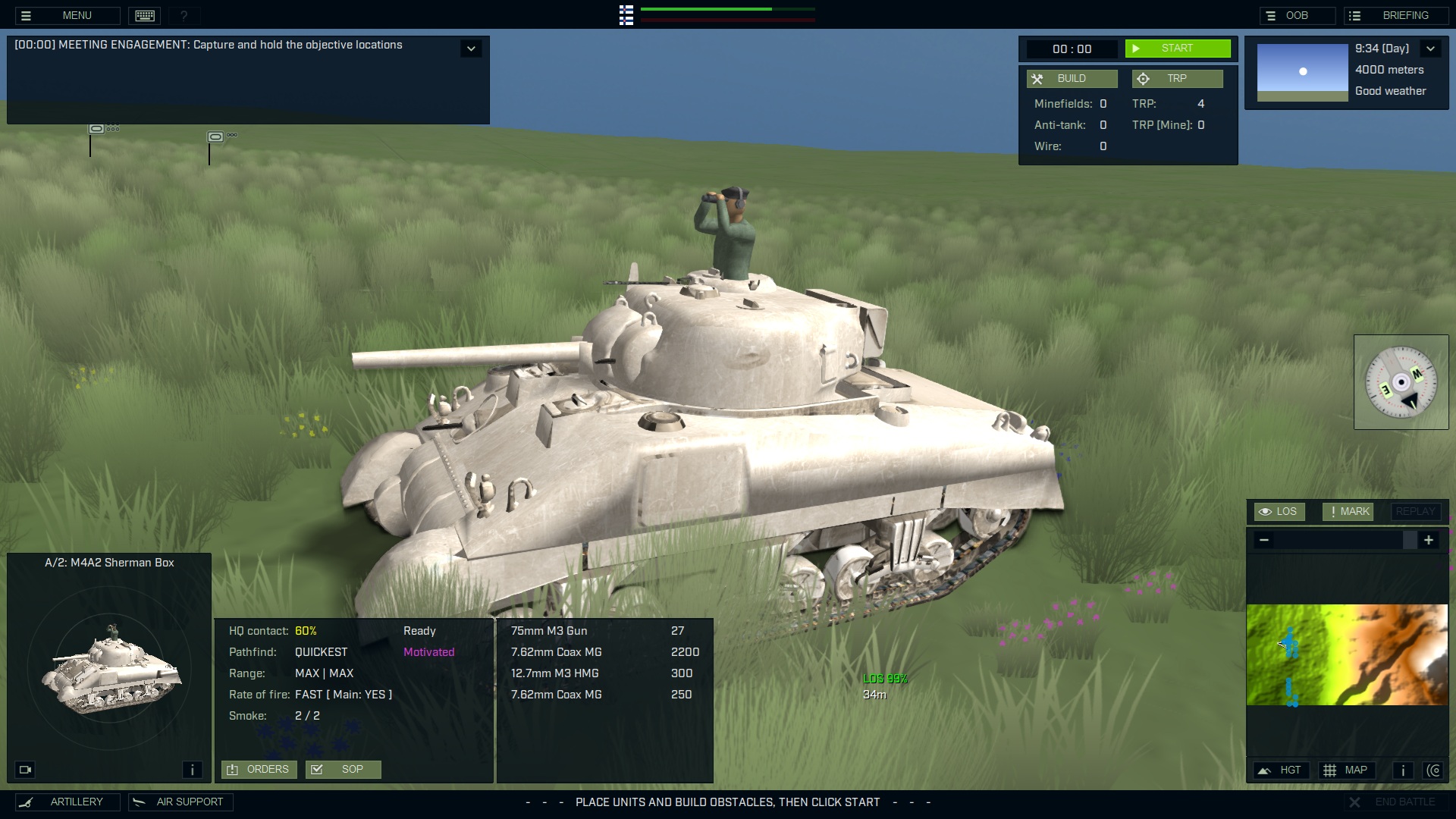Image resolution: width=1456 pixels, height=819 pixels.
Task: Enable the SOP checkbox panel
Action: [344, 769]
